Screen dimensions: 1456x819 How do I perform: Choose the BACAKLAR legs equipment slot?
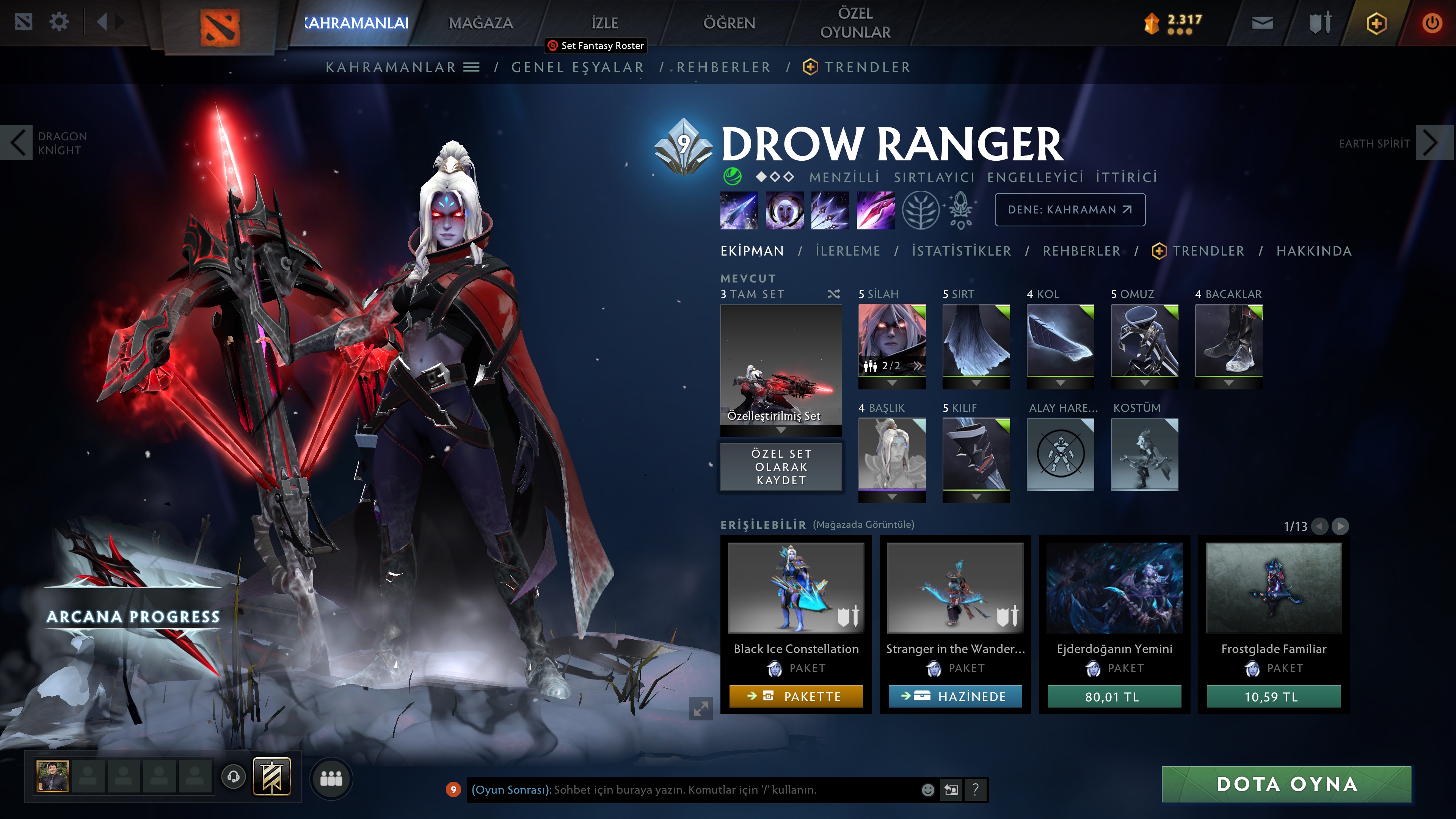[x=1228, y=340]
